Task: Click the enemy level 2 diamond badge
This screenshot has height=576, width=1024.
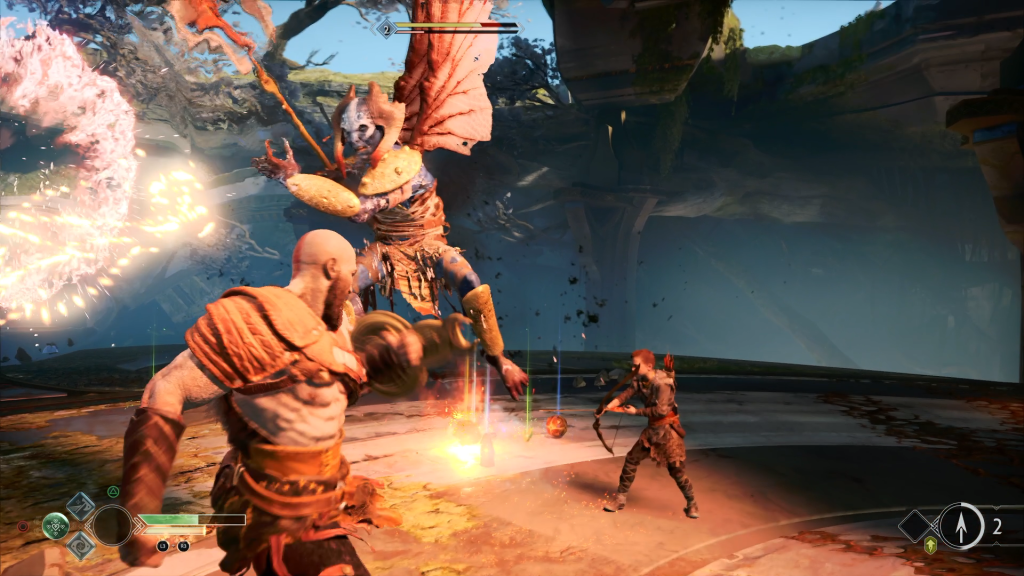Action: (386, 29)
